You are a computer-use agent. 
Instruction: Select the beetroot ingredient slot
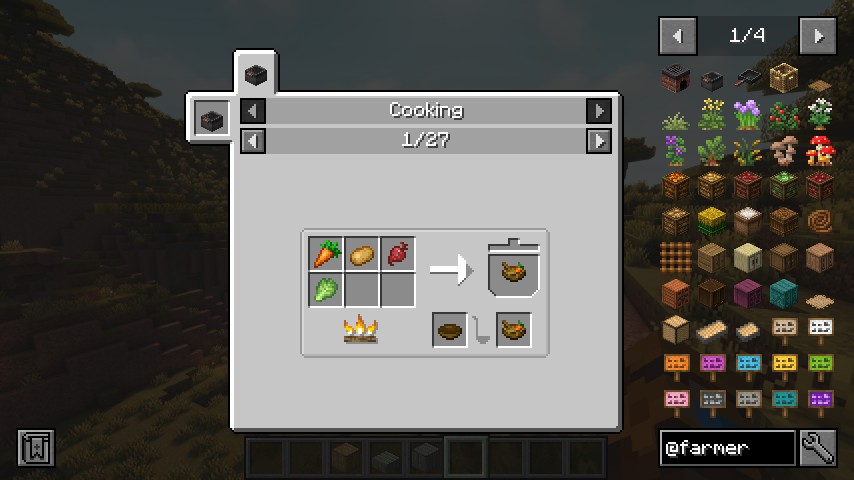[x=397, y=254]
